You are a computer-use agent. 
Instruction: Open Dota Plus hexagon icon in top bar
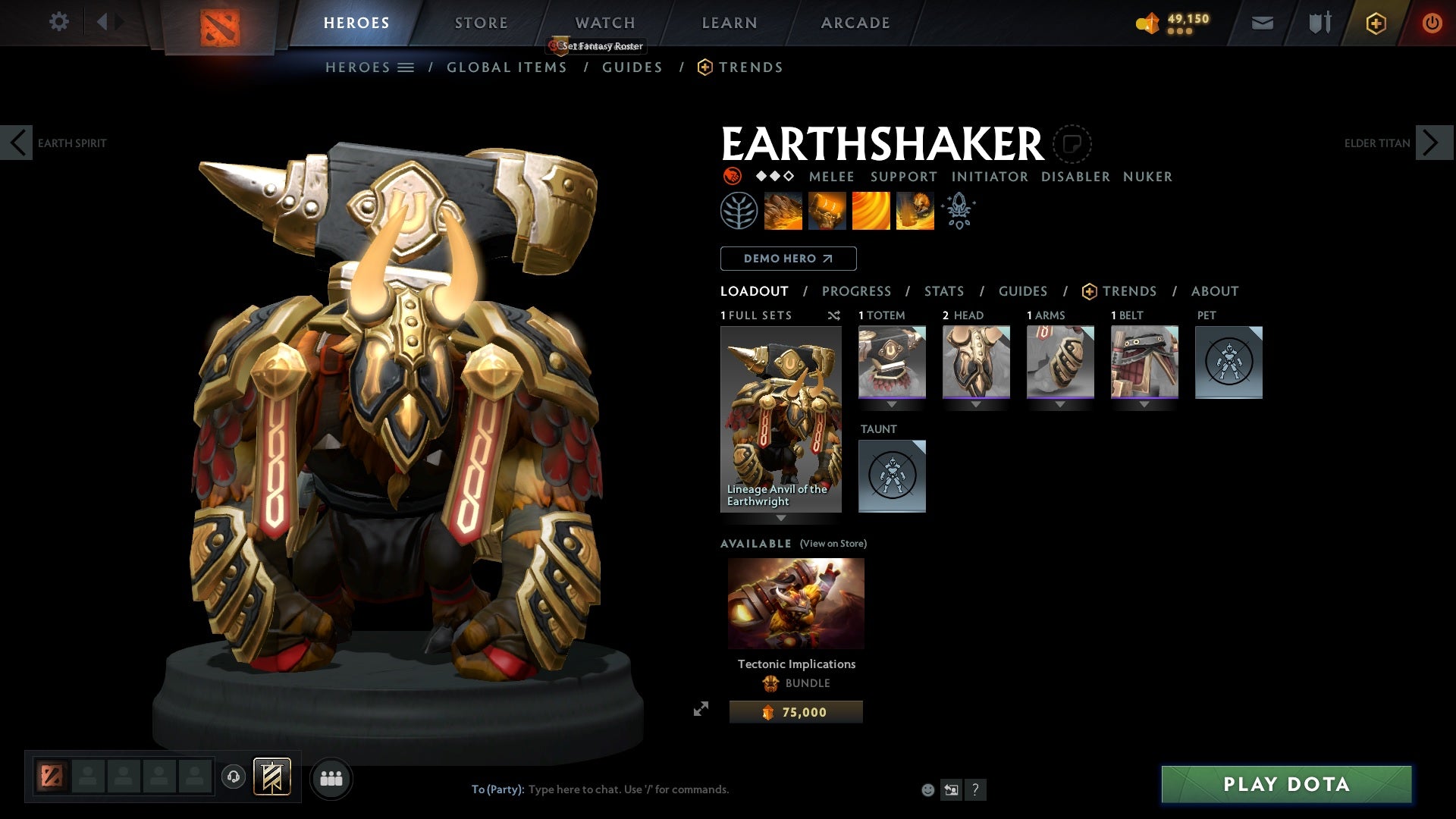click(1375, 23)
